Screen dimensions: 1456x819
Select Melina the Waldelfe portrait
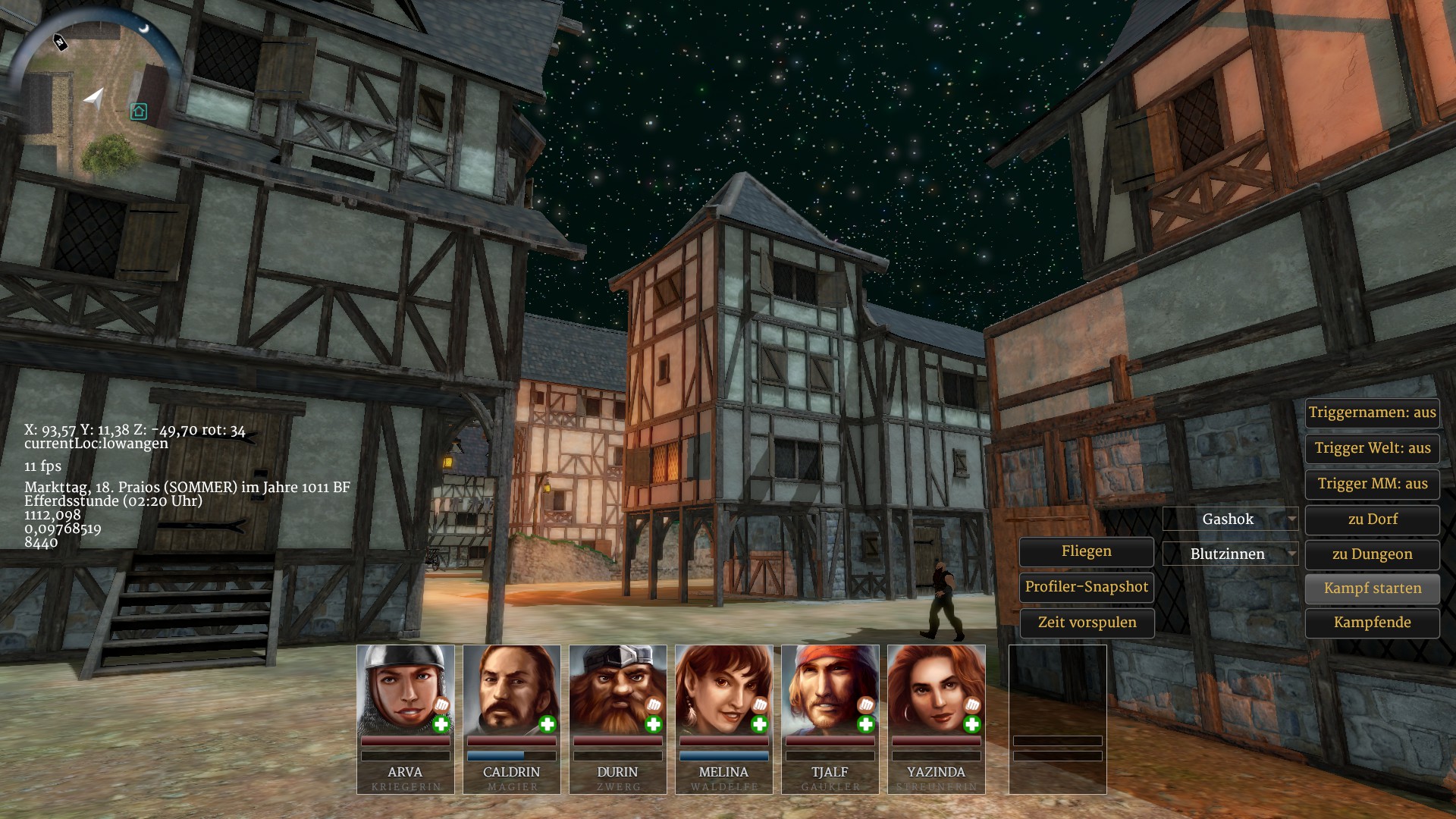click(x=723, y=690)
